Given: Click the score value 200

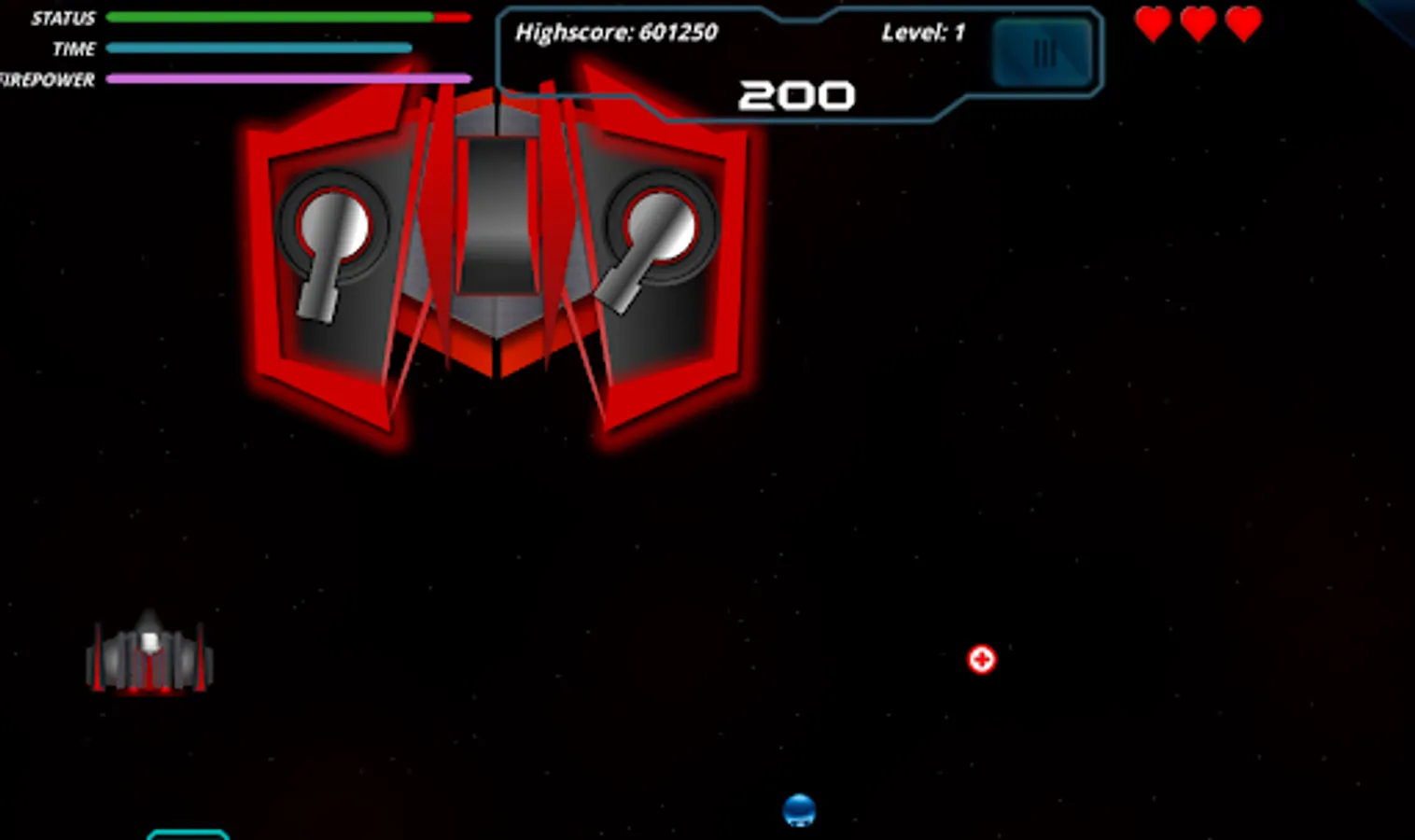Looking at the screenshot, I should (x=797, y=94).
